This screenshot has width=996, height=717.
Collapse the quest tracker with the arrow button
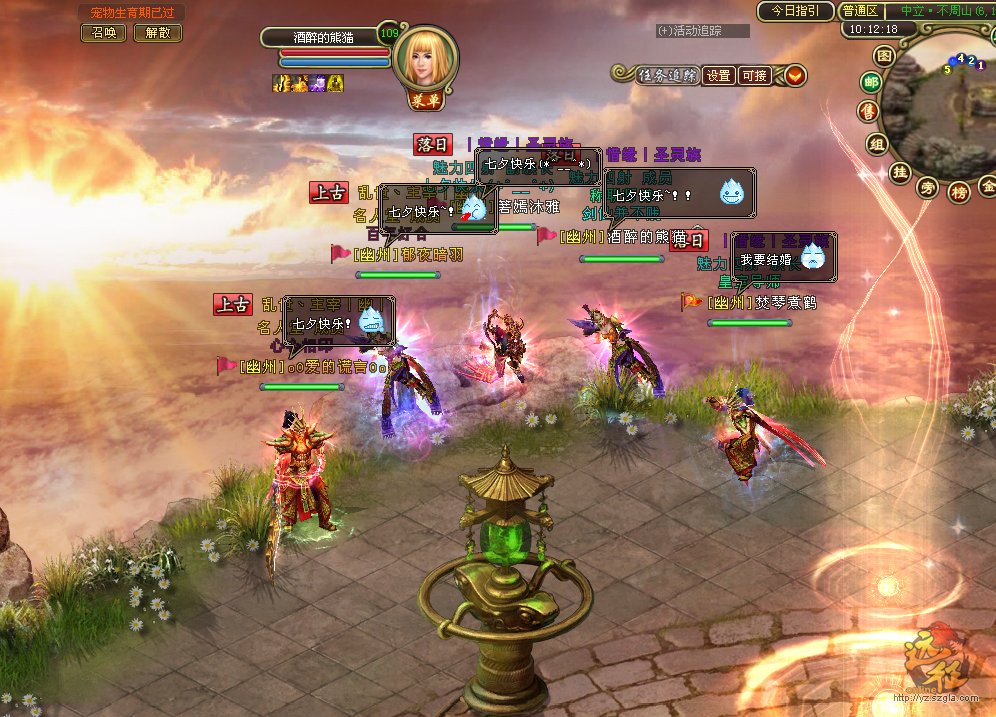coord(796,75)
